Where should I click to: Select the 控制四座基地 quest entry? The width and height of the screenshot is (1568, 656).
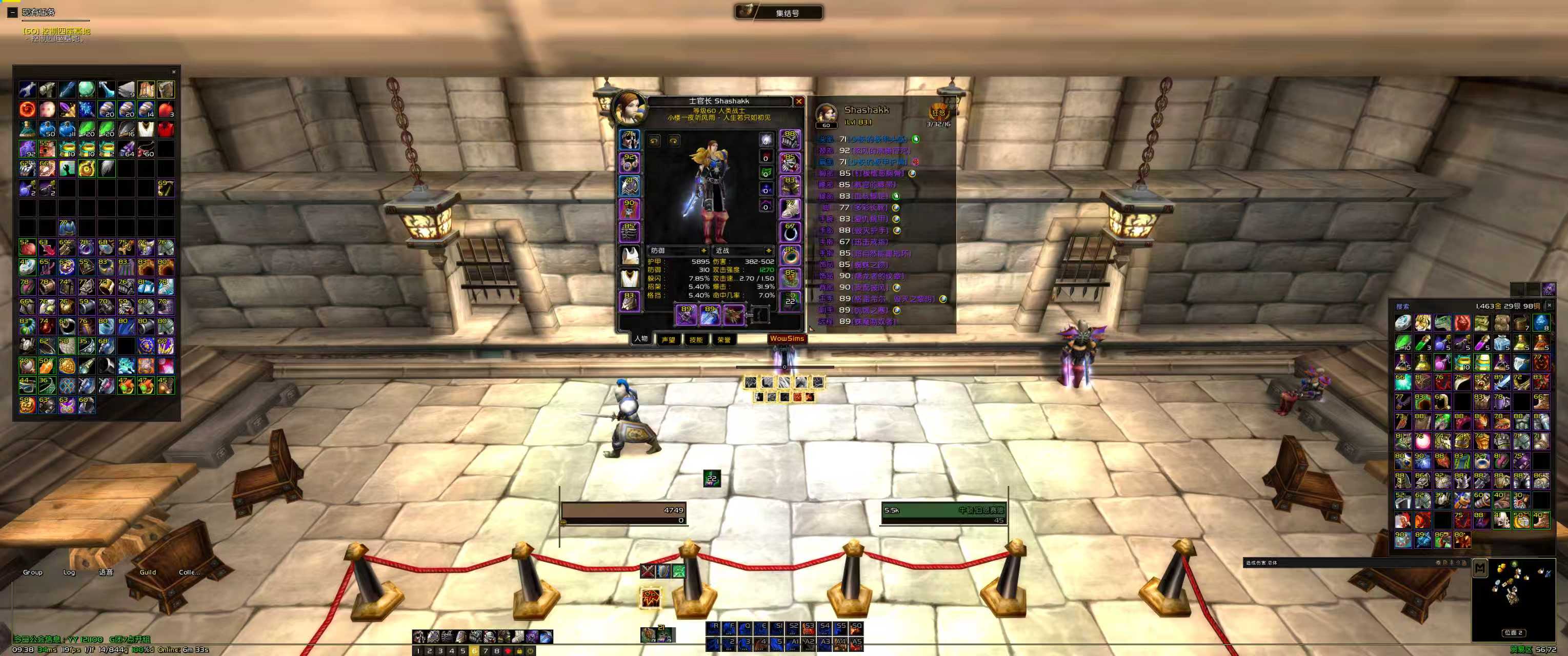(x=56, y=31)
